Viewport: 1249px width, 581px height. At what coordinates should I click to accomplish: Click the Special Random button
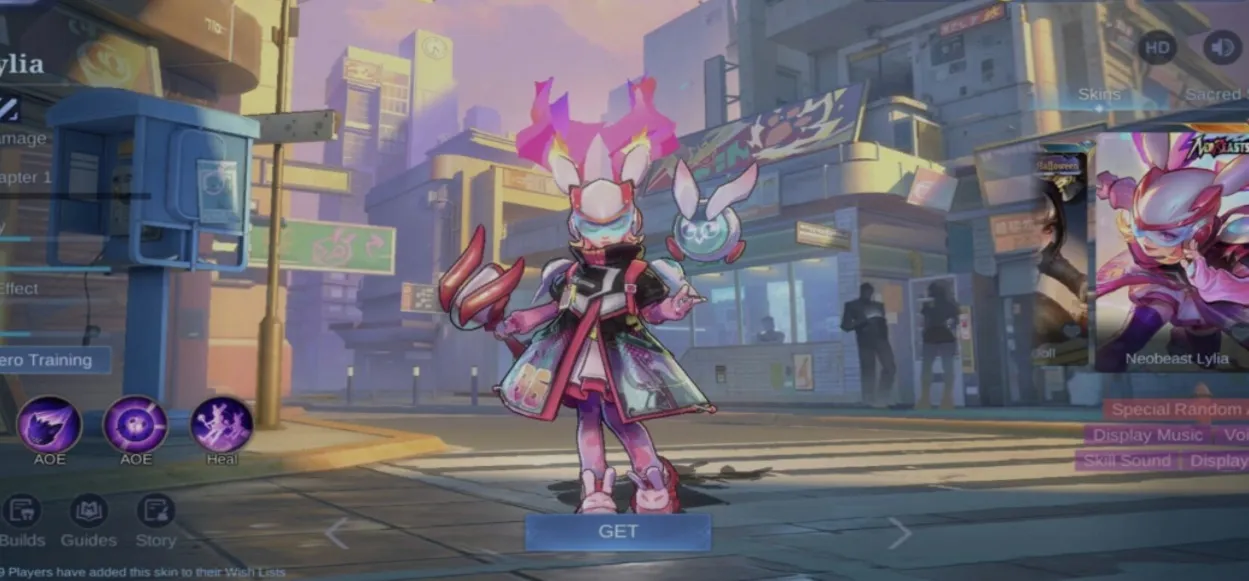coord(1176,409)
